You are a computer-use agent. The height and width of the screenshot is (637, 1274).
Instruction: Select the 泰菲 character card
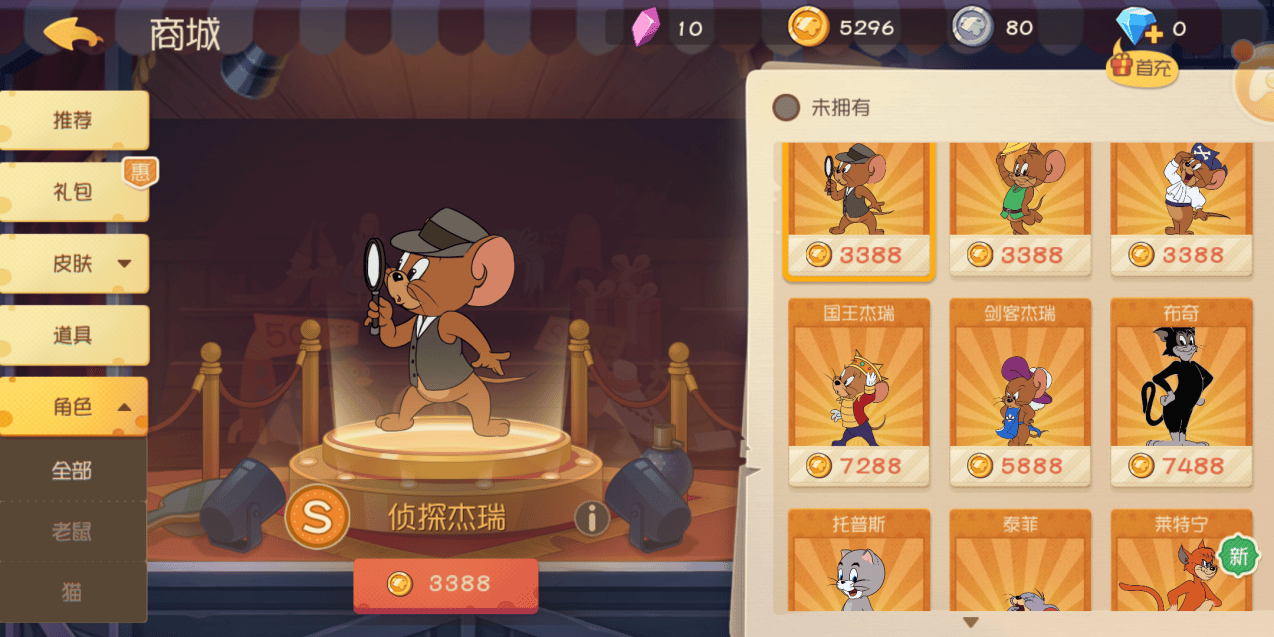coord(1020,560)
